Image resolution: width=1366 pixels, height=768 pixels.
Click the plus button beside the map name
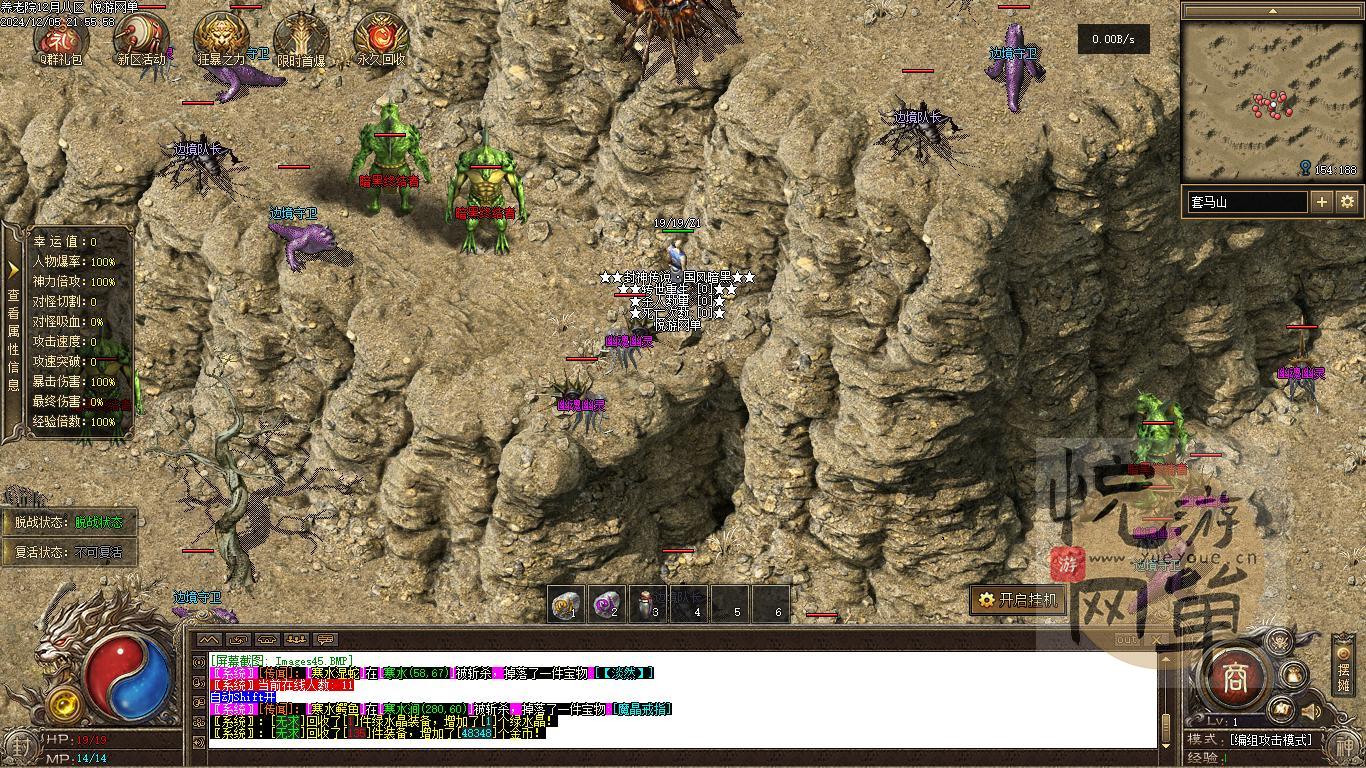click(1322, 202)
